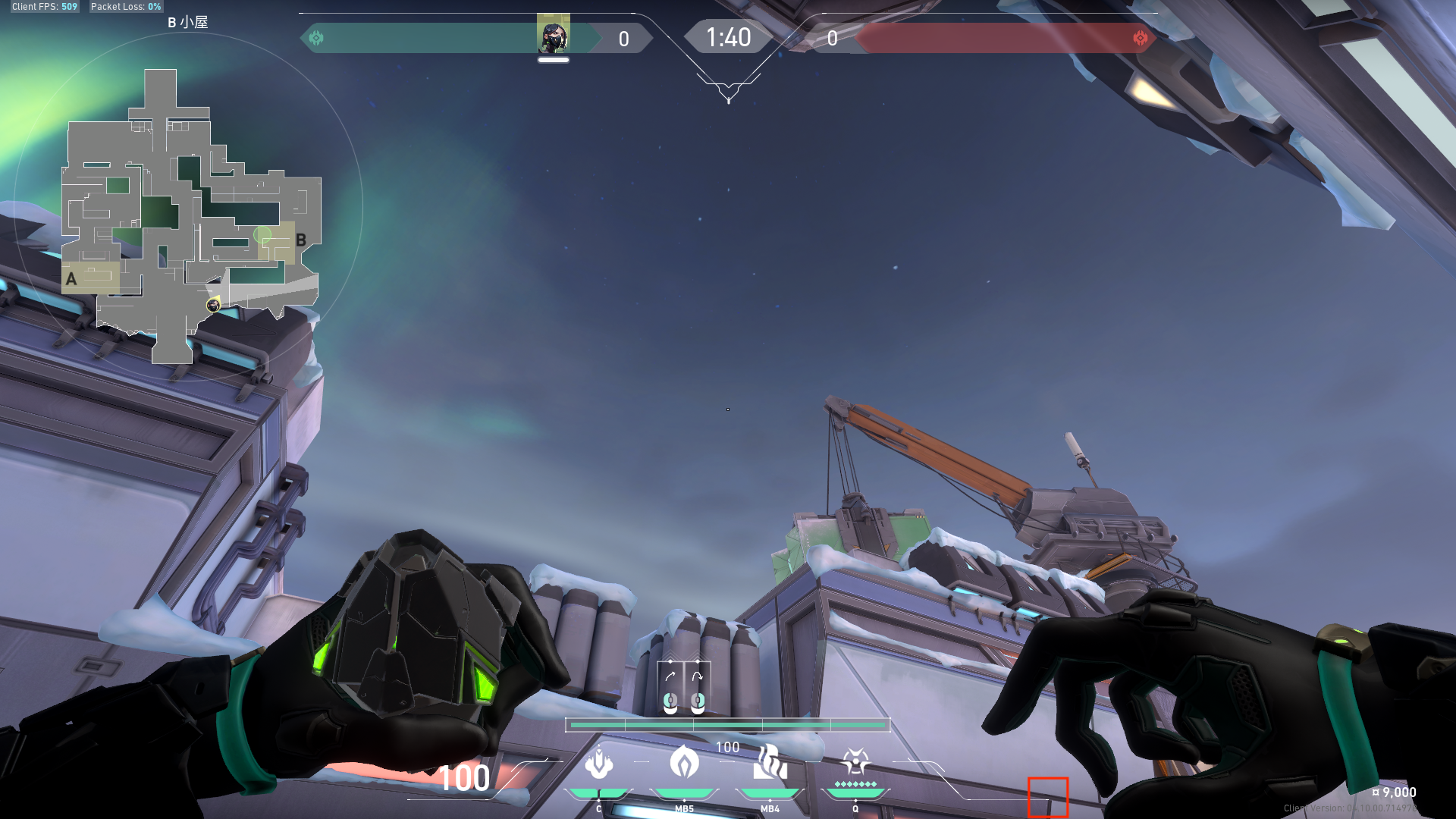Image resolution: width=1456 pixels, height=819 pixels.
Task: Select the B site marker on minimap
Action: point(301,240)
